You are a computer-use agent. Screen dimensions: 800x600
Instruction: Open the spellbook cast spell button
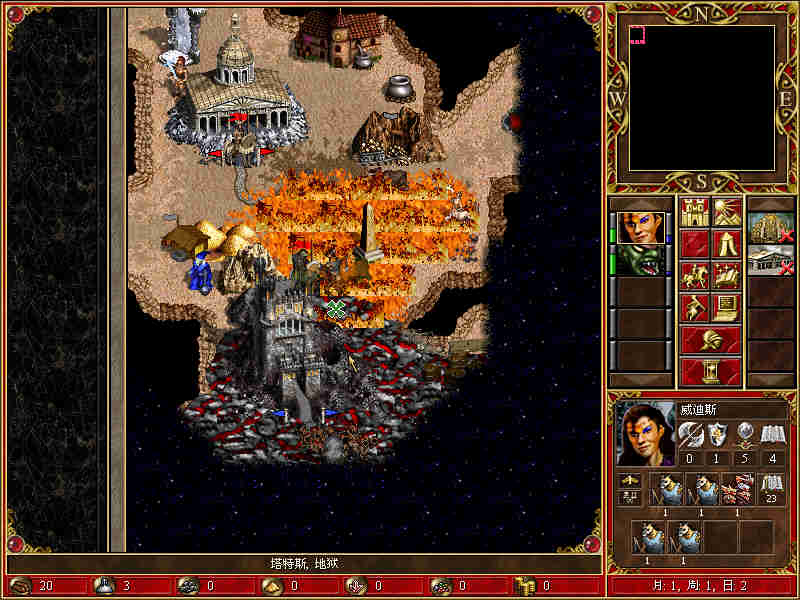click(x=726, y=275)
